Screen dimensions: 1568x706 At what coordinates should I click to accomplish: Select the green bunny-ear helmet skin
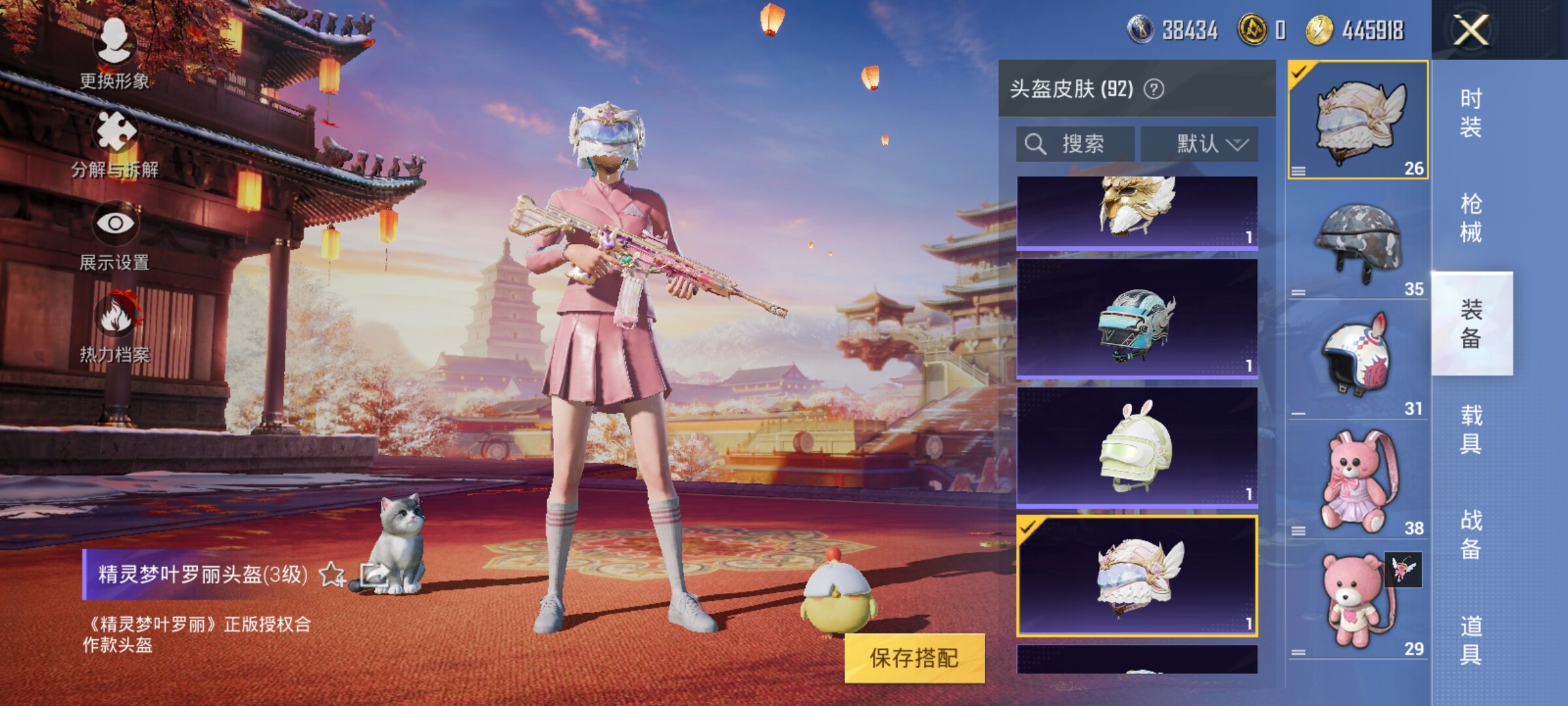pos(1137,446)
